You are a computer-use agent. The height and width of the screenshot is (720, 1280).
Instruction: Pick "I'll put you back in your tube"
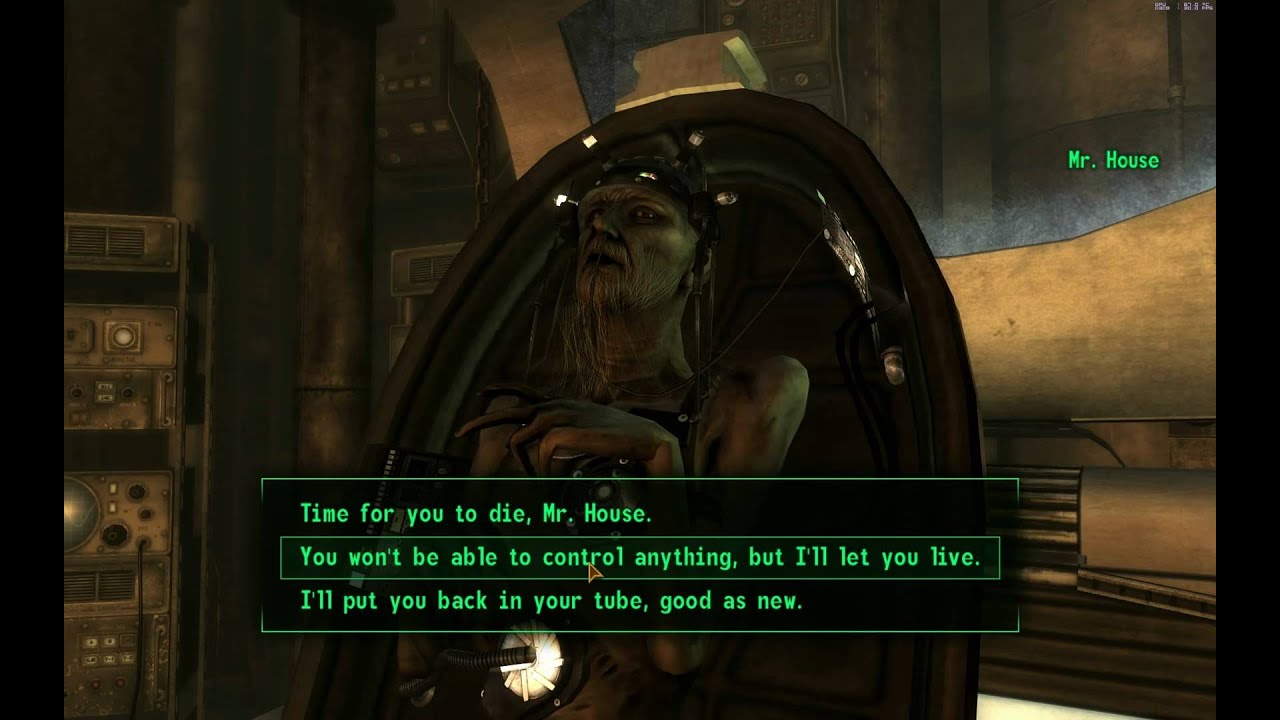551,602
